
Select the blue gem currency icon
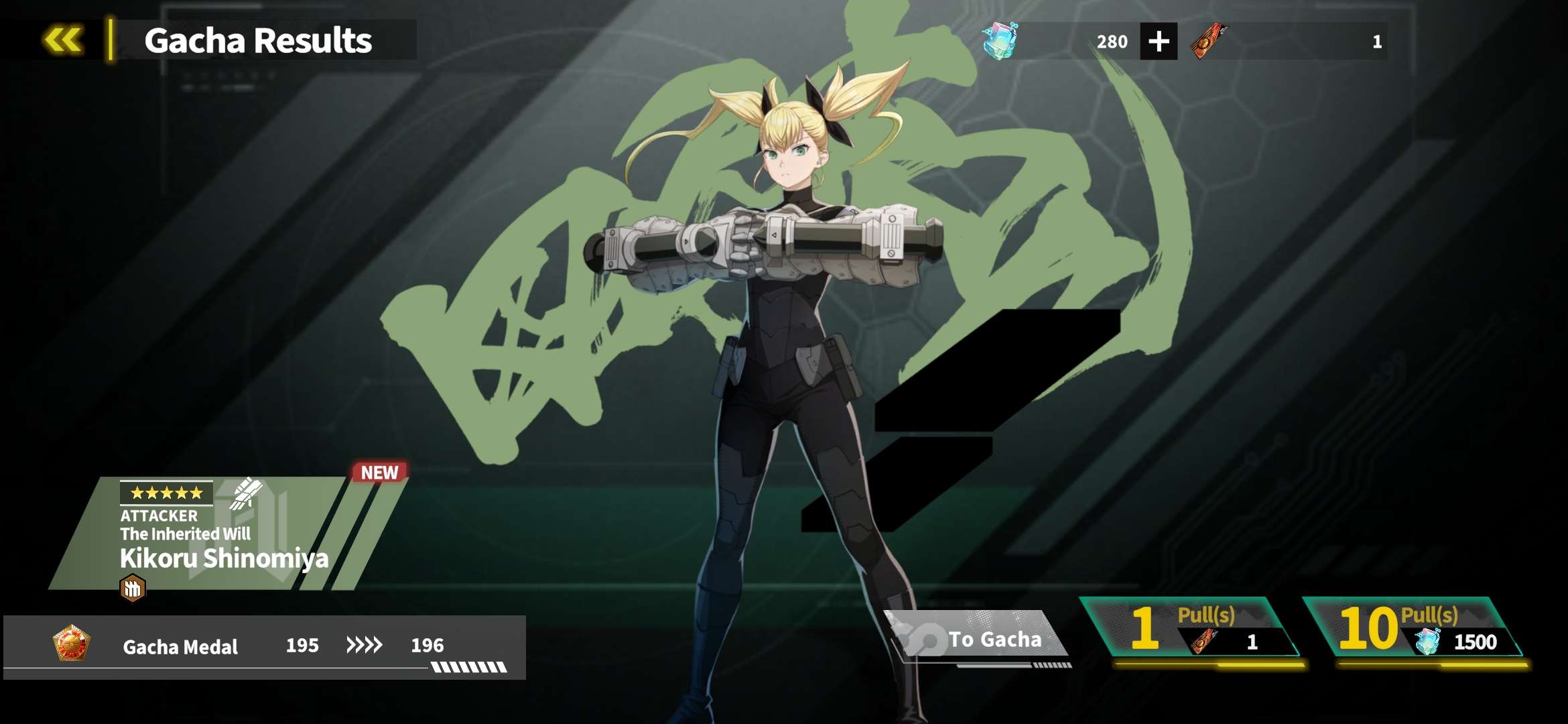(999, 41)
